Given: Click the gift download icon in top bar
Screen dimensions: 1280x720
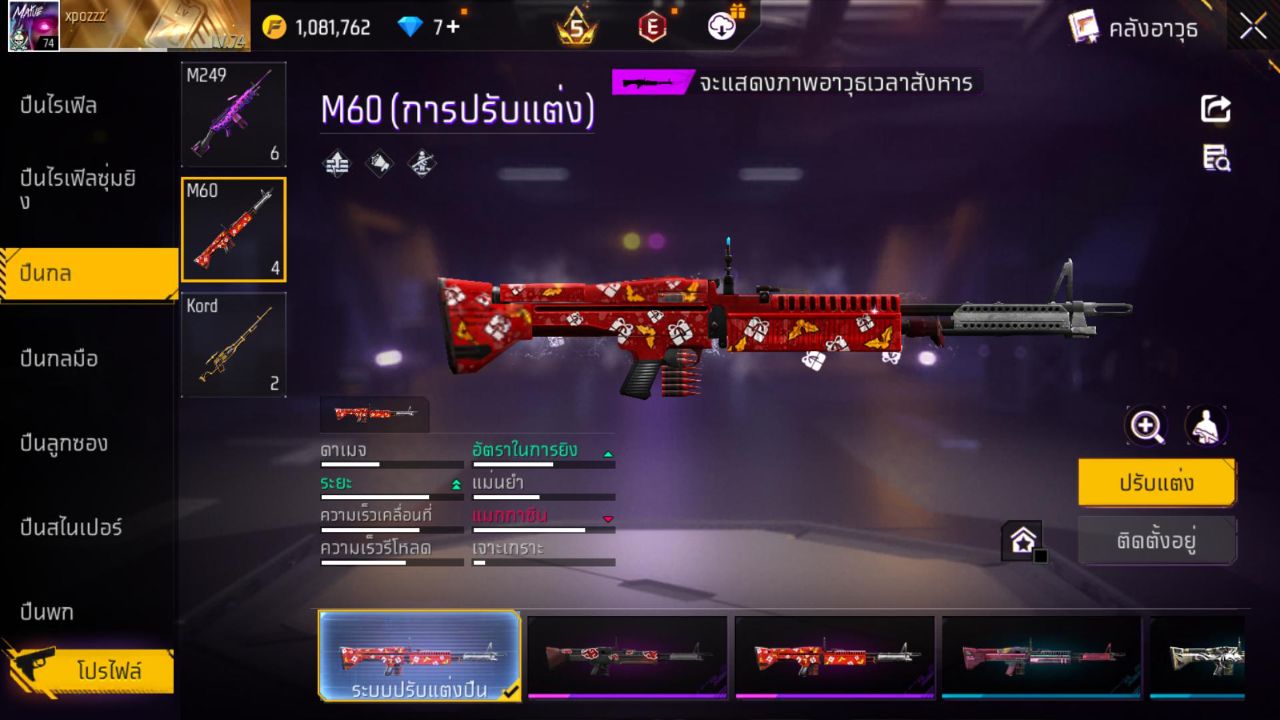Looking at the screenshot, I should click(722, 25).
